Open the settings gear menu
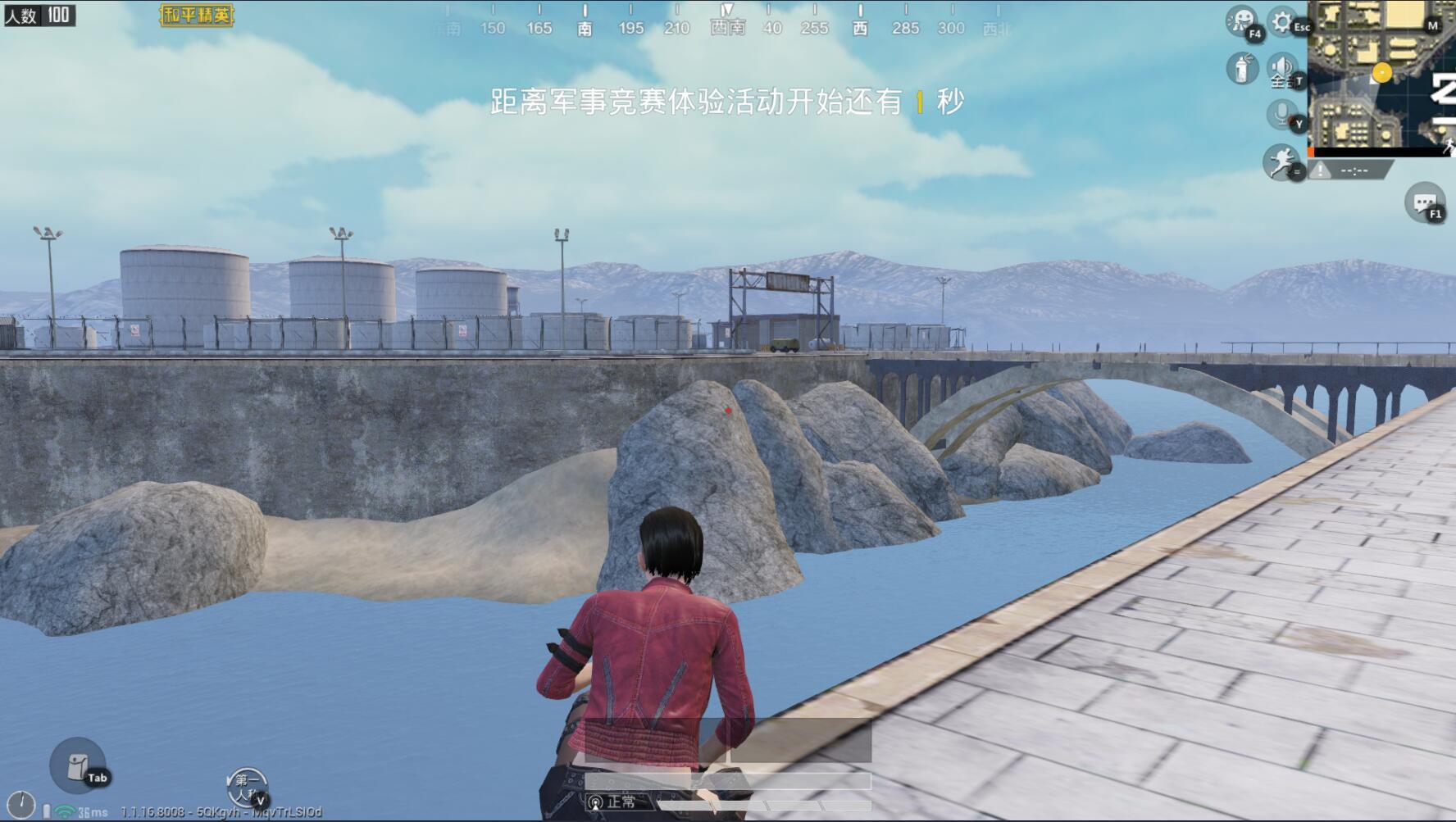This screenshot has height=822, width=1456. coord(1282,21)
